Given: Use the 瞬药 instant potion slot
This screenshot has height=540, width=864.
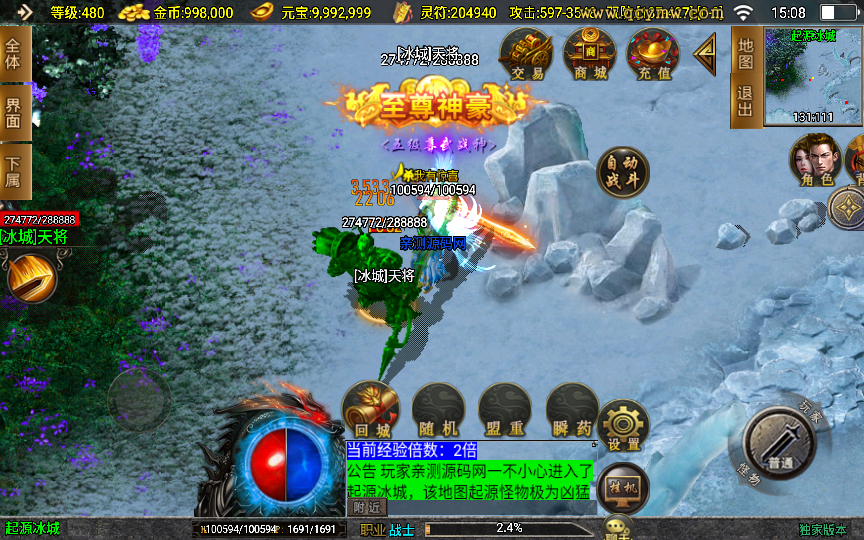Looking at the screenshot, I should (572, 410).
